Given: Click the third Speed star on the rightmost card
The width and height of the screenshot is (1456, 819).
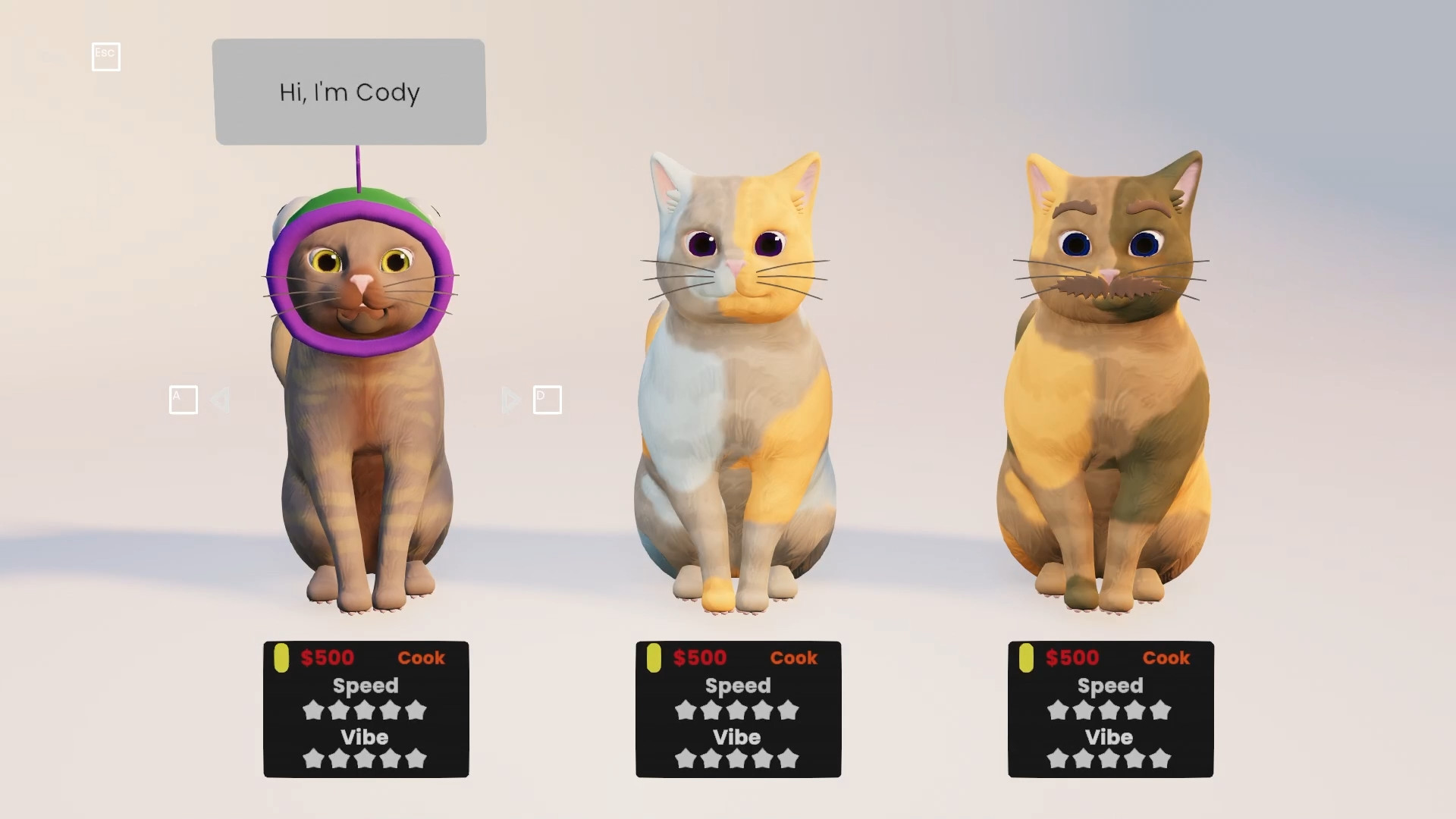Looking at the screenshot, I should [x=1110, y=711].
